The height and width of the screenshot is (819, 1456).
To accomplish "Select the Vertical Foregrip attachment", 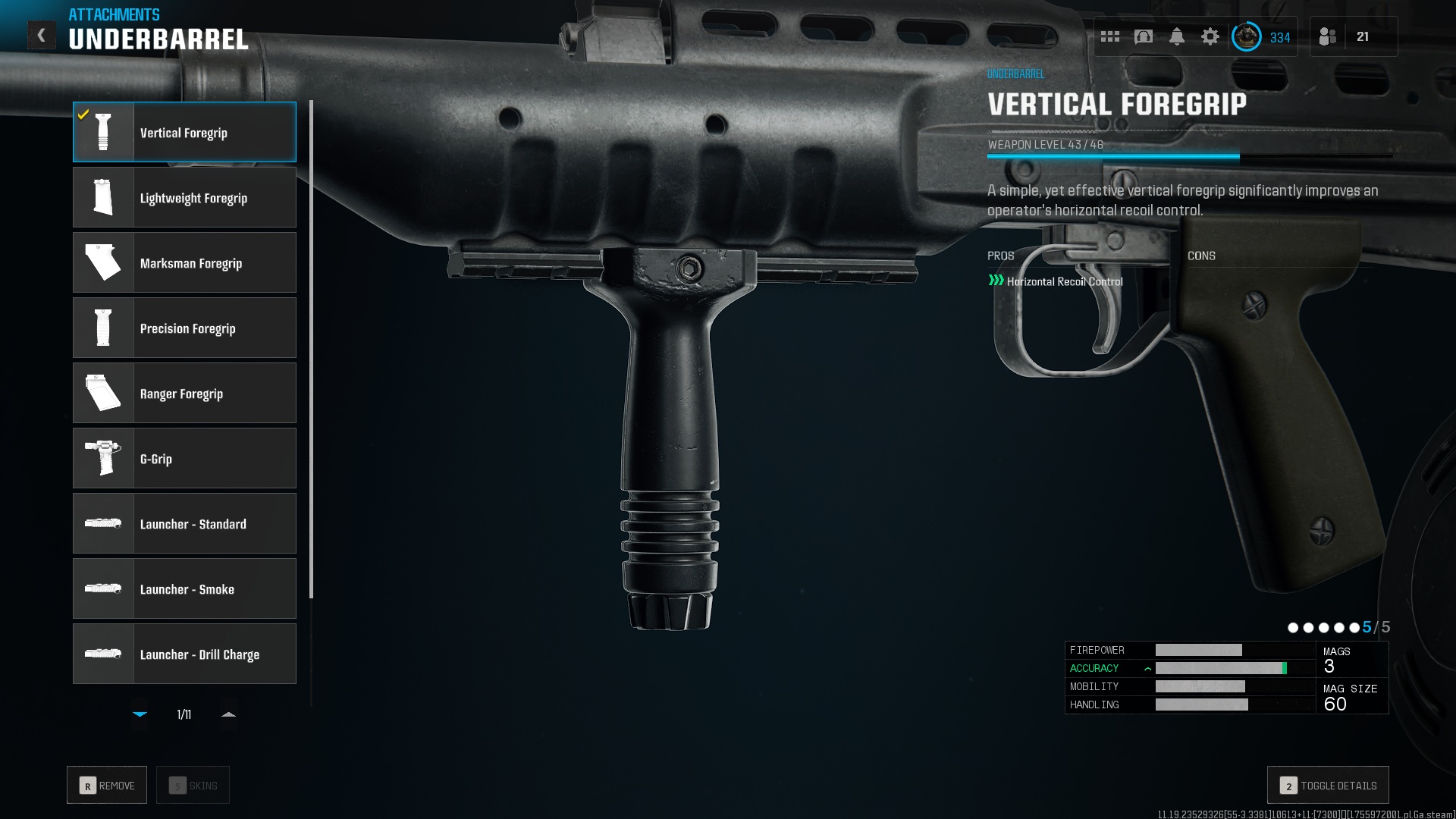I will tap(184, 132).
